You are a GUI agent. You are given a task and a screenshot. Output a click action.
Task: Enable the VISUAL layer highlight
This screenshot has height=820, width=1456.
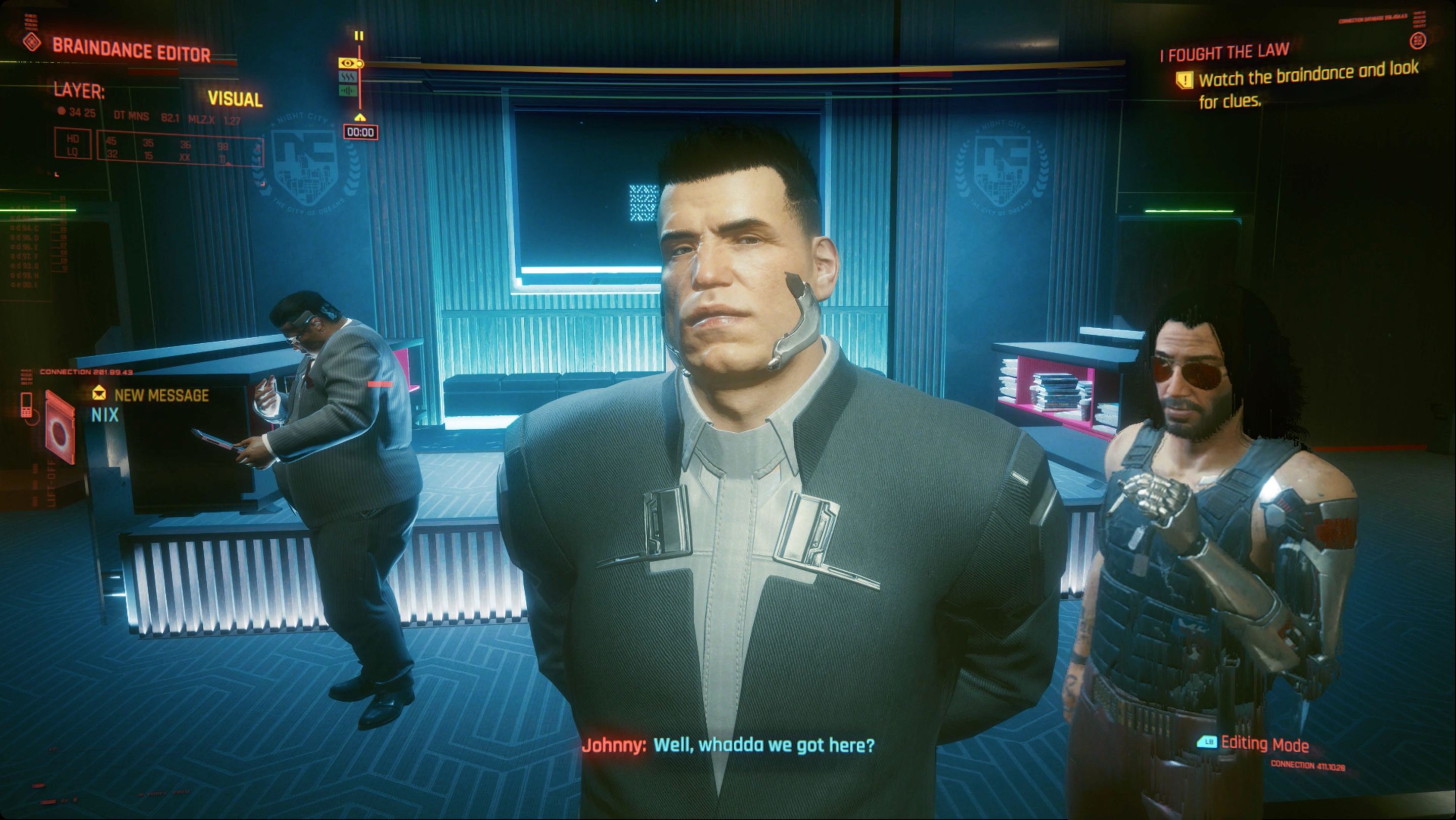point(234,100)
